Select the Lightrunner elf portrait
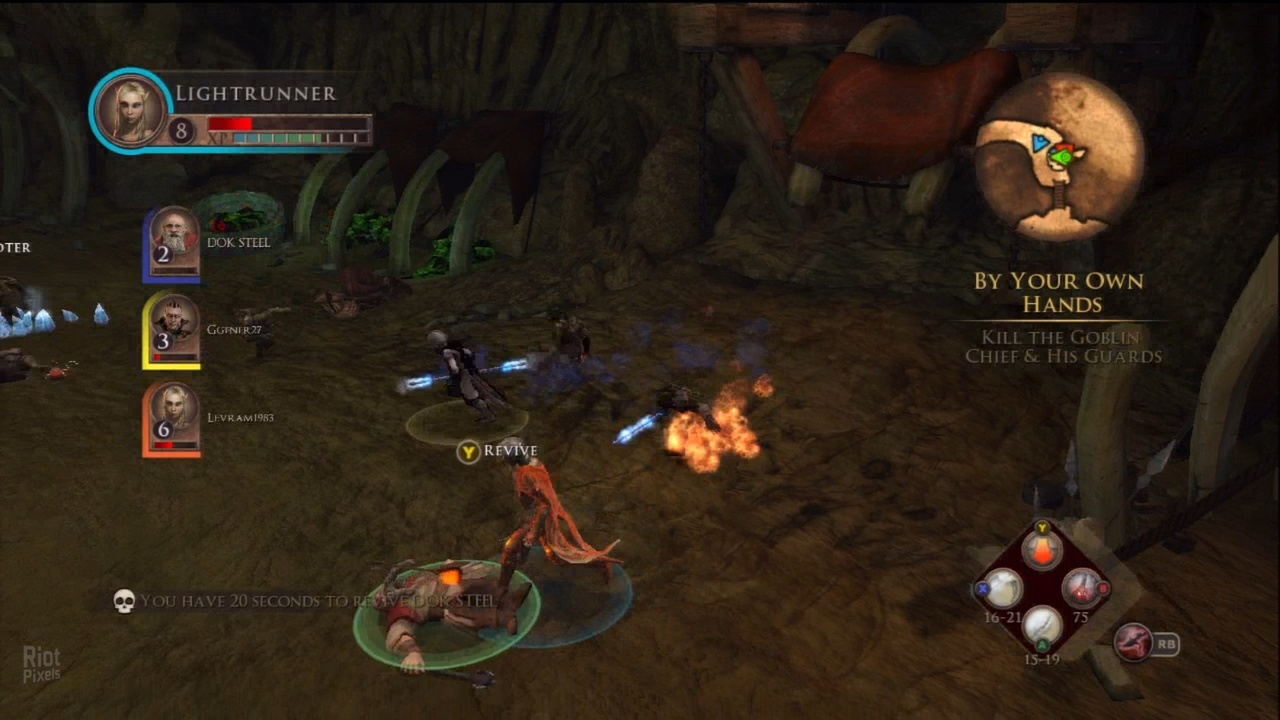 point(131,110)
